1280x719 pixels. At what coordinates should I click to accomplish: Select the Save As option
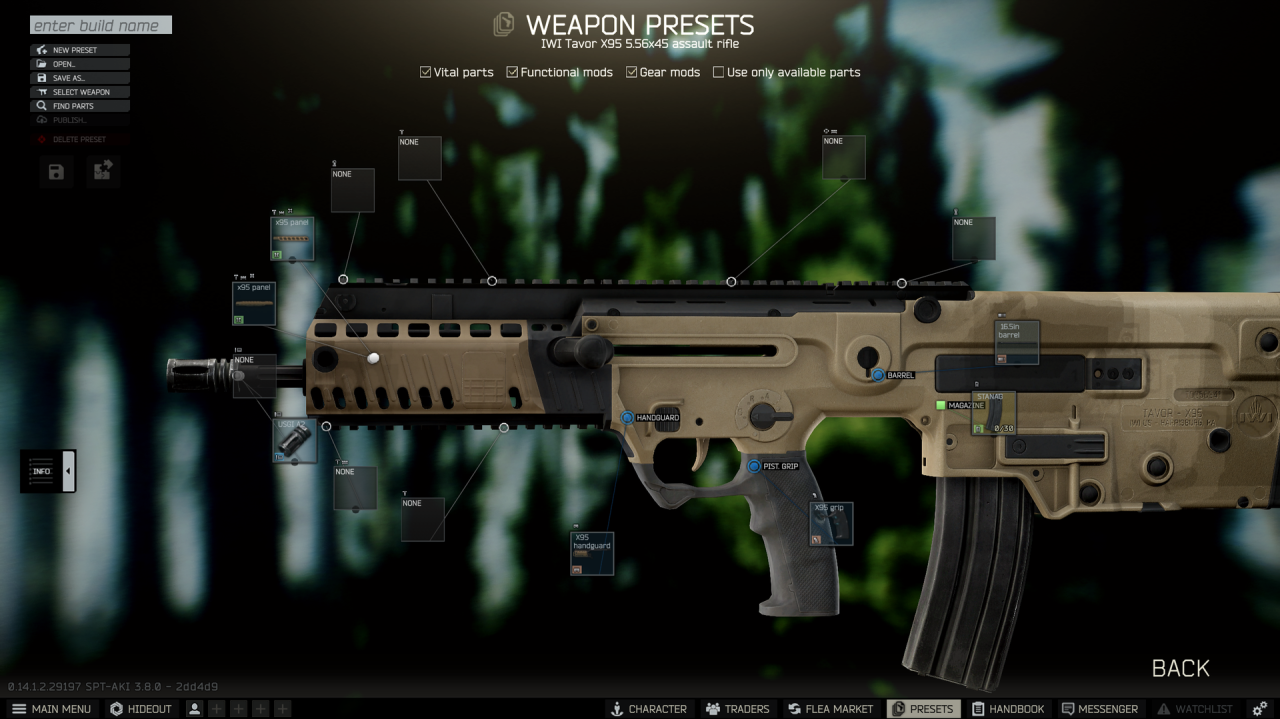[80, 78]
